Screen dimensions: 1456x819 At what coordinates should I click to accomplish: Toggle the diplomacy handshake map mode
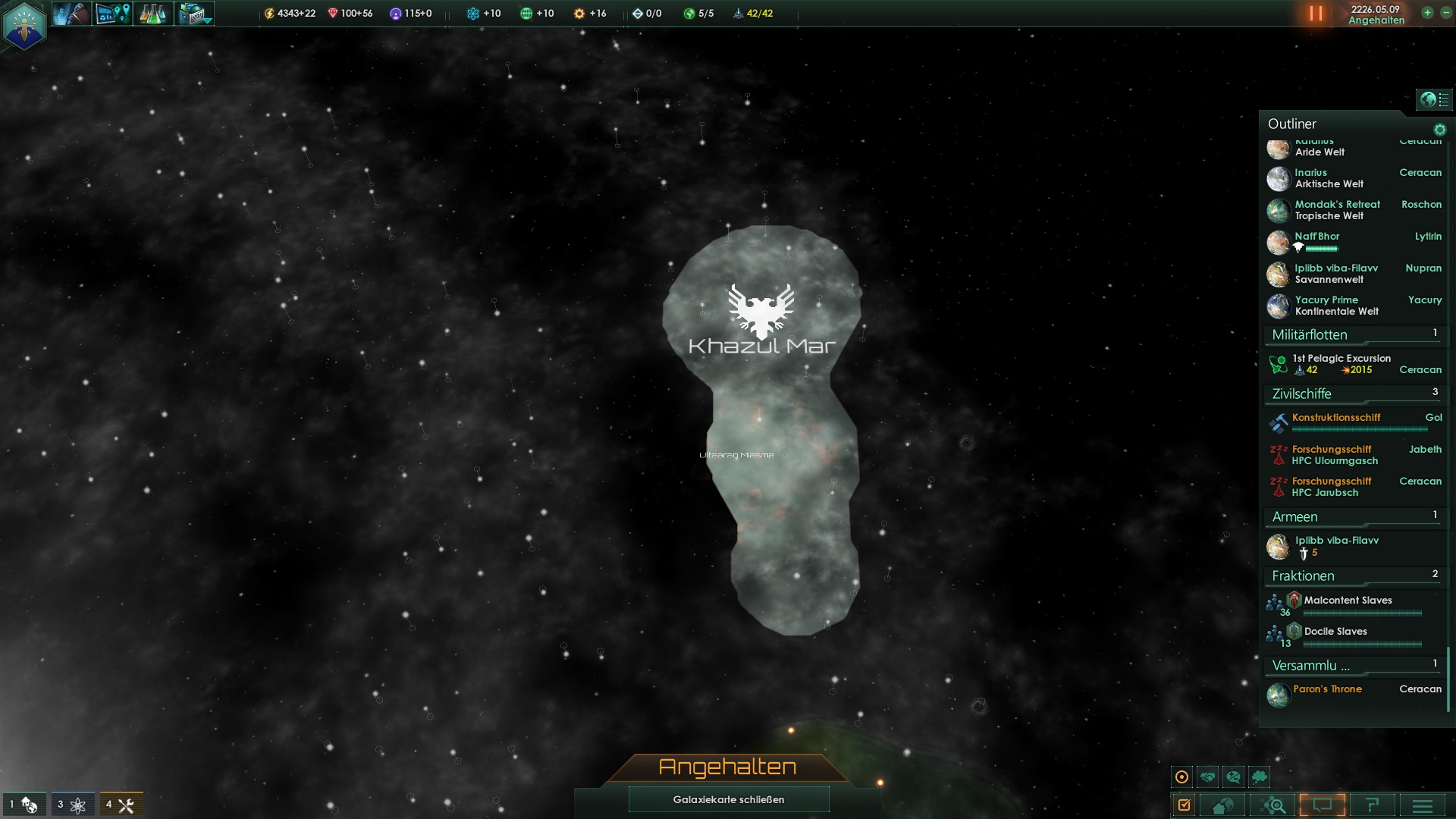click(1208, 777)
